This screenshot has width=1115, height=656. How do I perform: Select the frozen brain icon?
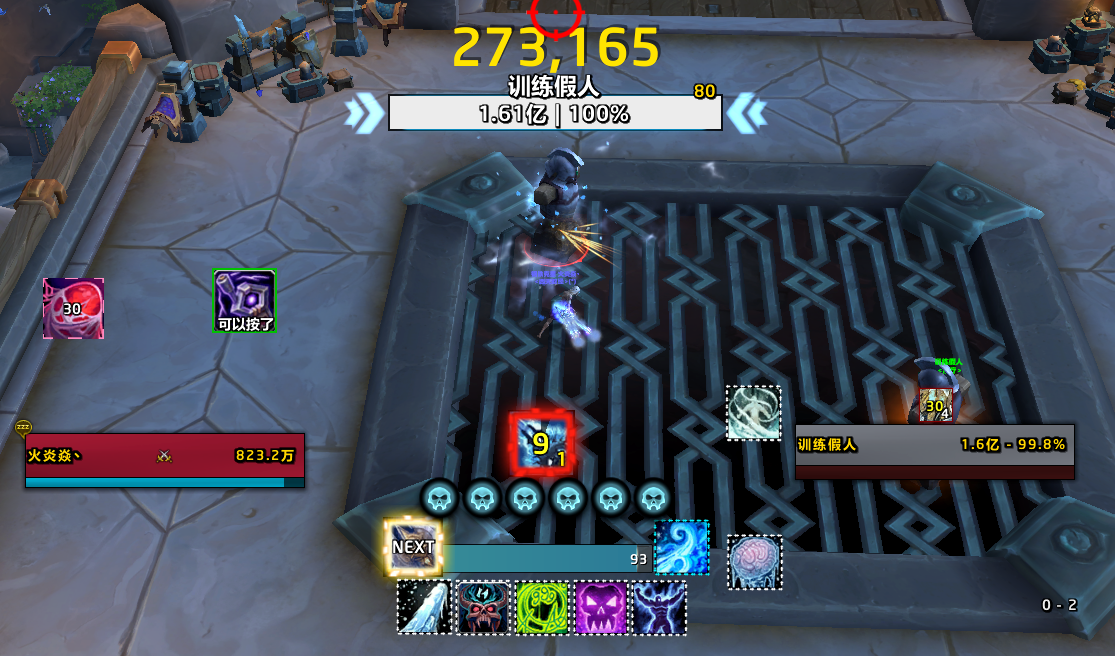click(754, 562)
